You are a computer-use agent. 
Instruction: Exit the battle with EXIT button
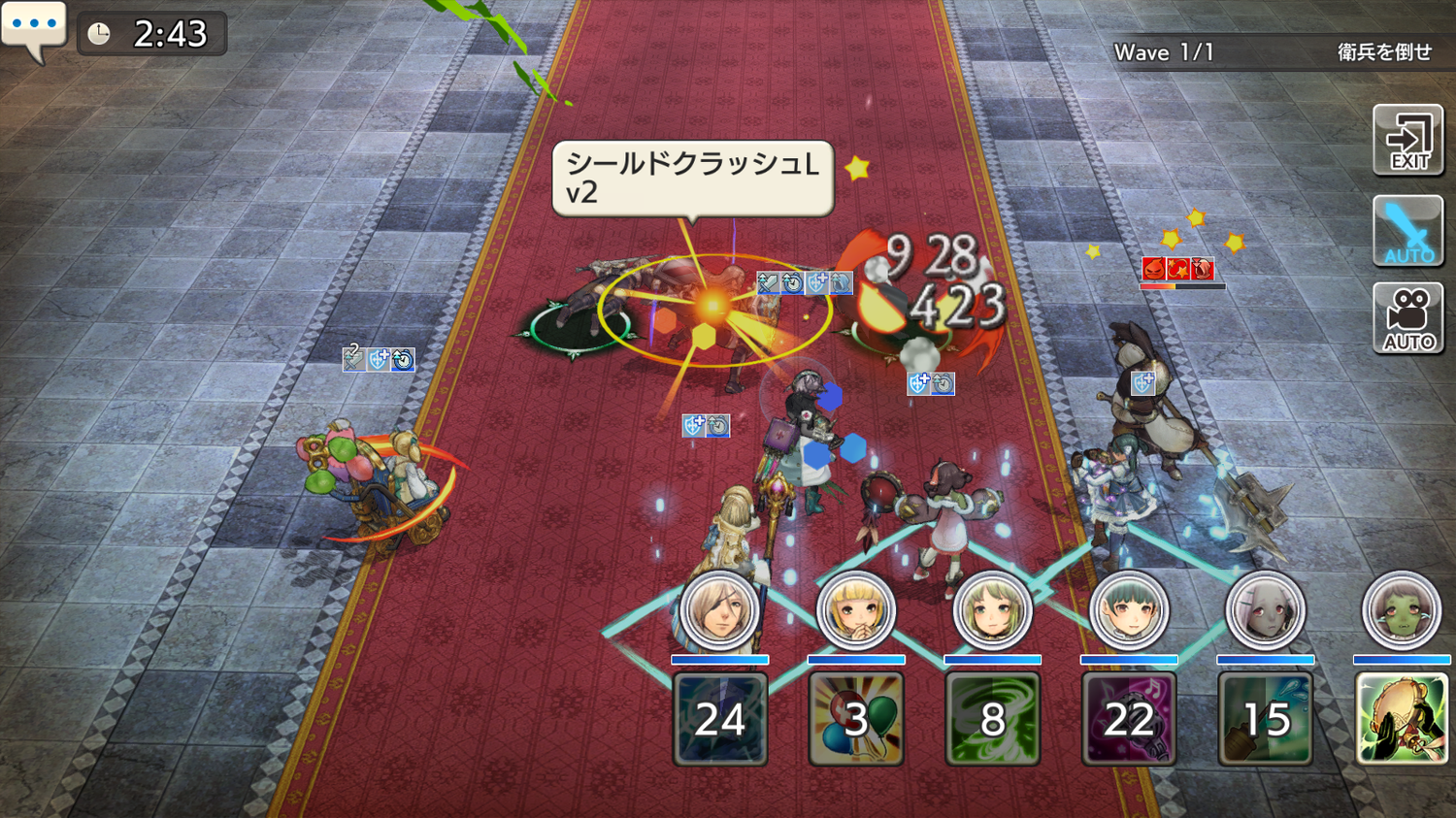click(x=1407, y=141)
